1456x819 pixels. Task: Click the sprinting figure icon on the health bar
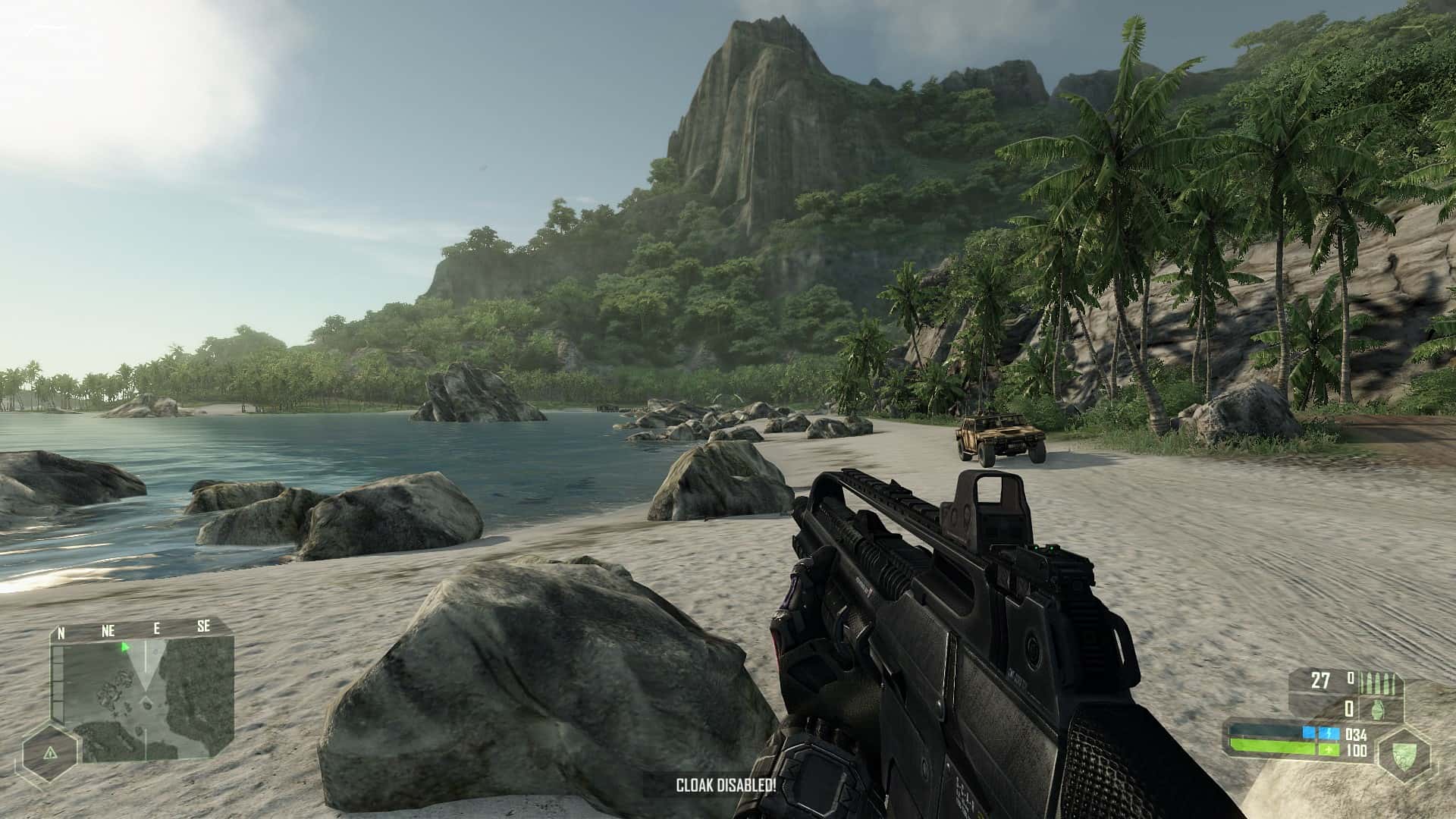tap(1329, 750)
